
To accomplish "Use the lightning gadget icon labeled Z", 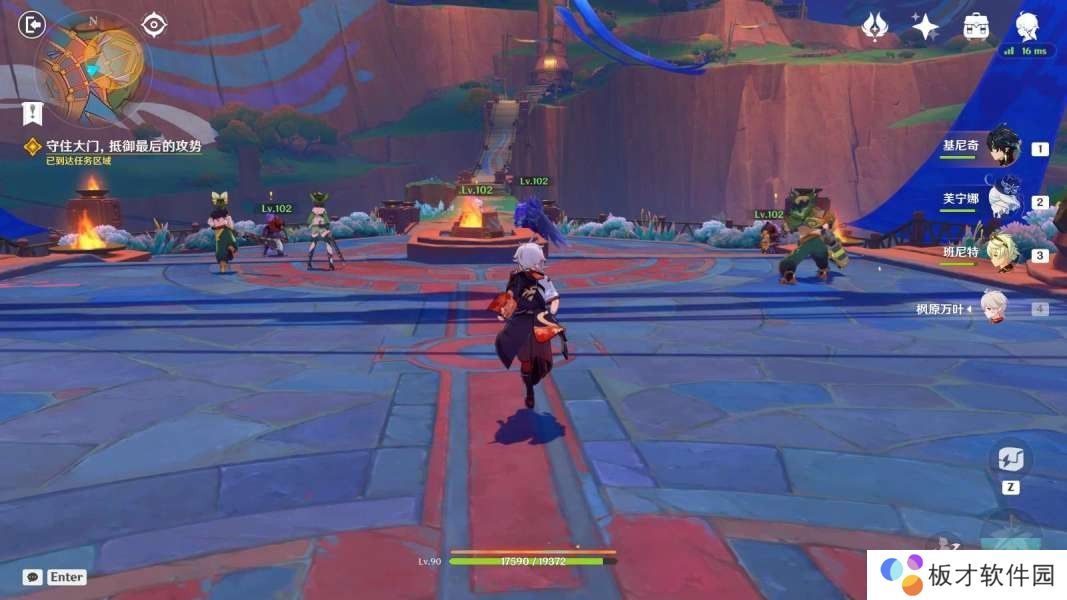I will (1010, 461).
